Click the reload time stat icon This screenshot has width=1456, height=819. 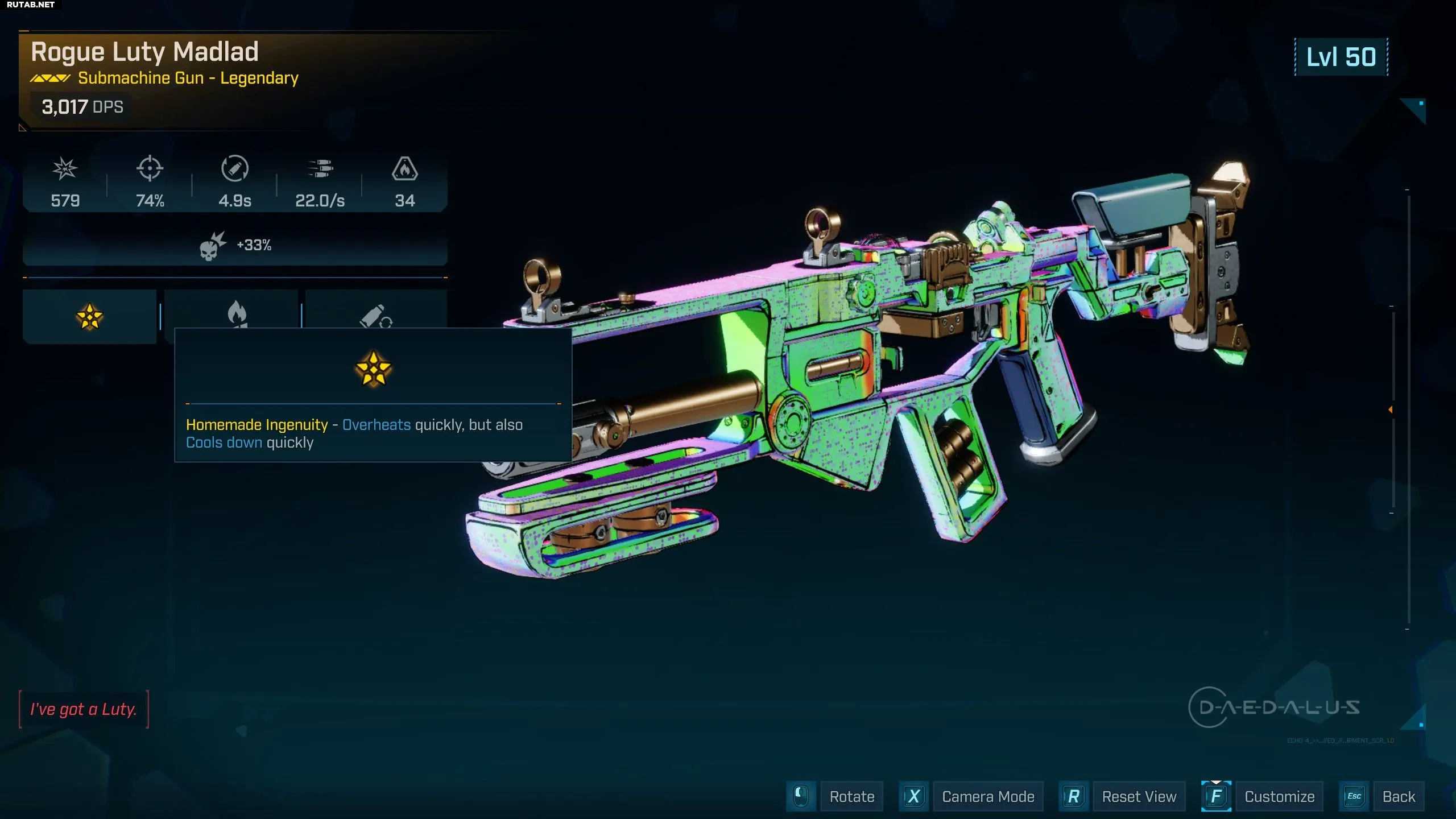pyautogui.click(x=234, y=169)
